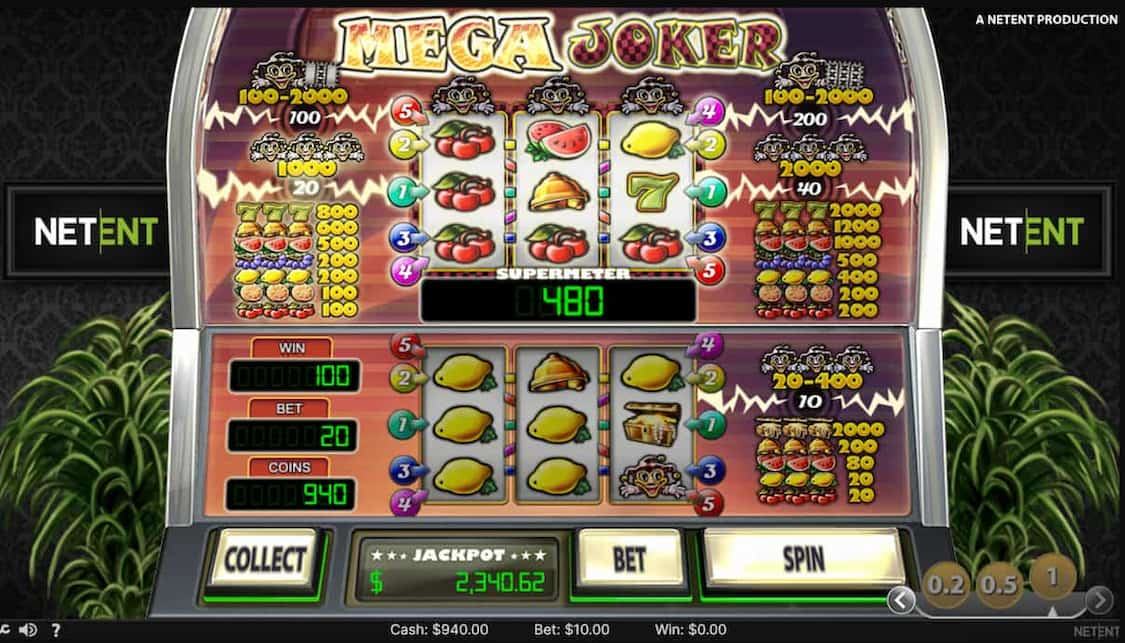This screenshot has width=1125, height=643.
Task: Select the 1 coin value
Action: pos(1052,575)
